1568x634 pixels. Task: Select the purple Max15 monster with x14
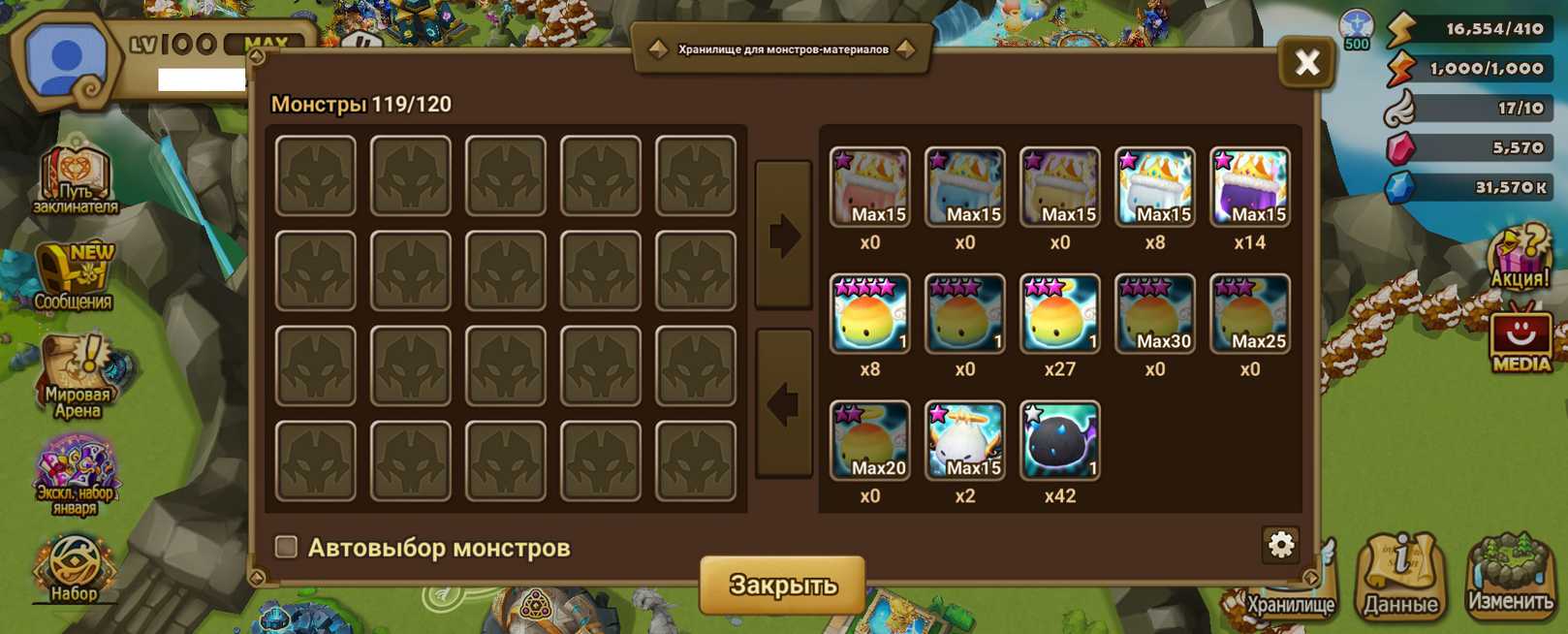click(x=1249, y=187)
